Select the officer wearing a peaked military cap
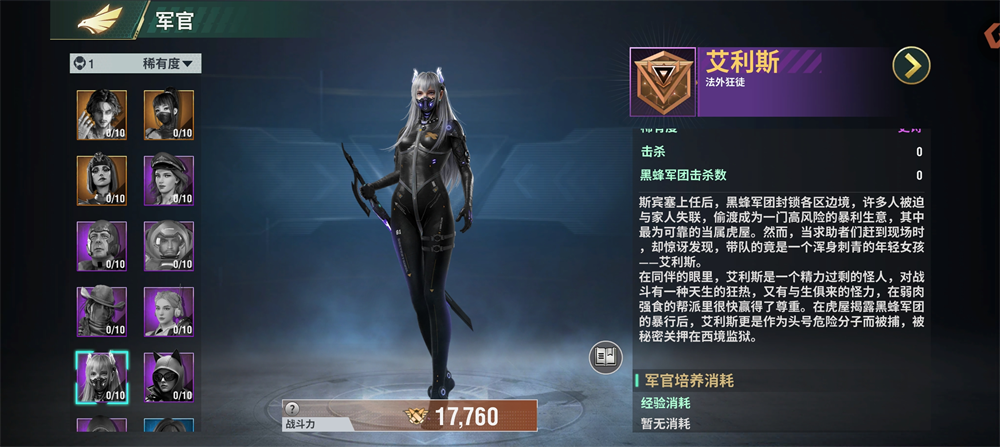 click(167, 180)
